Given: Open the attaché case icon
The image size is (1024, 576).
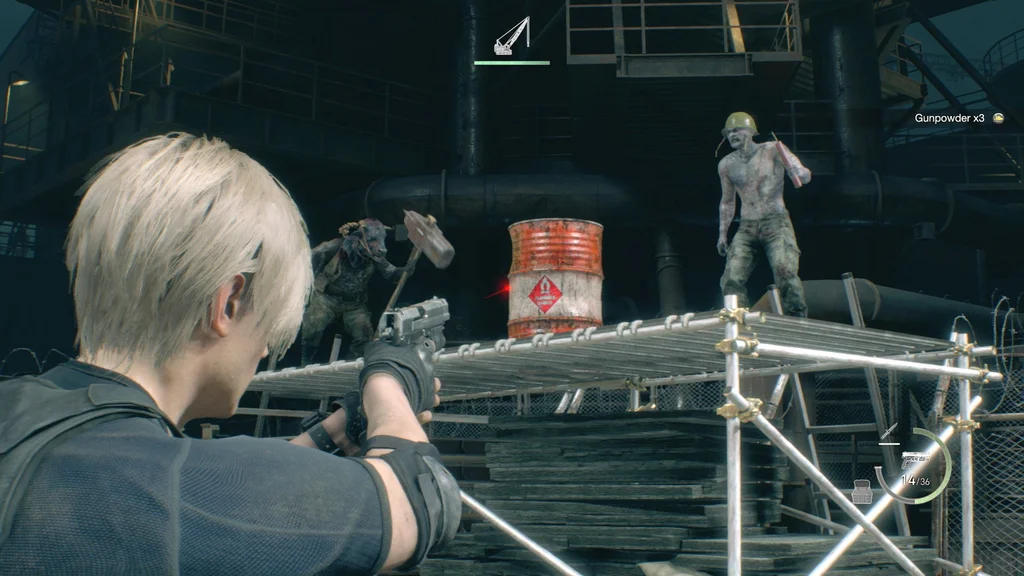Looking at the screenshot, I should pos(862,489).
